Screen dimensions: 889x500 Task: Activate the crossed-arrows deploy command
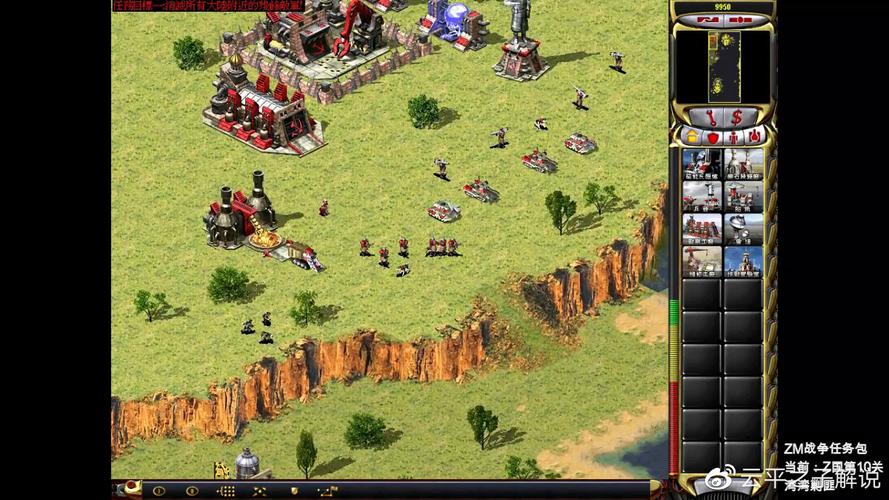pyautogui.click(x=259, y=491)
